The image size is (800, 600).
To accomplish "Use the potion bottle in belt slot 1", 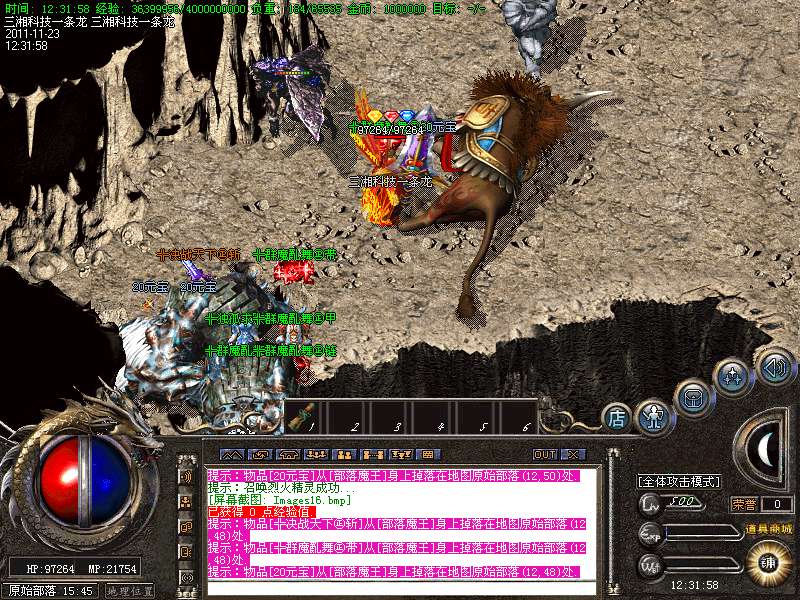I will [x=298, y=418].
